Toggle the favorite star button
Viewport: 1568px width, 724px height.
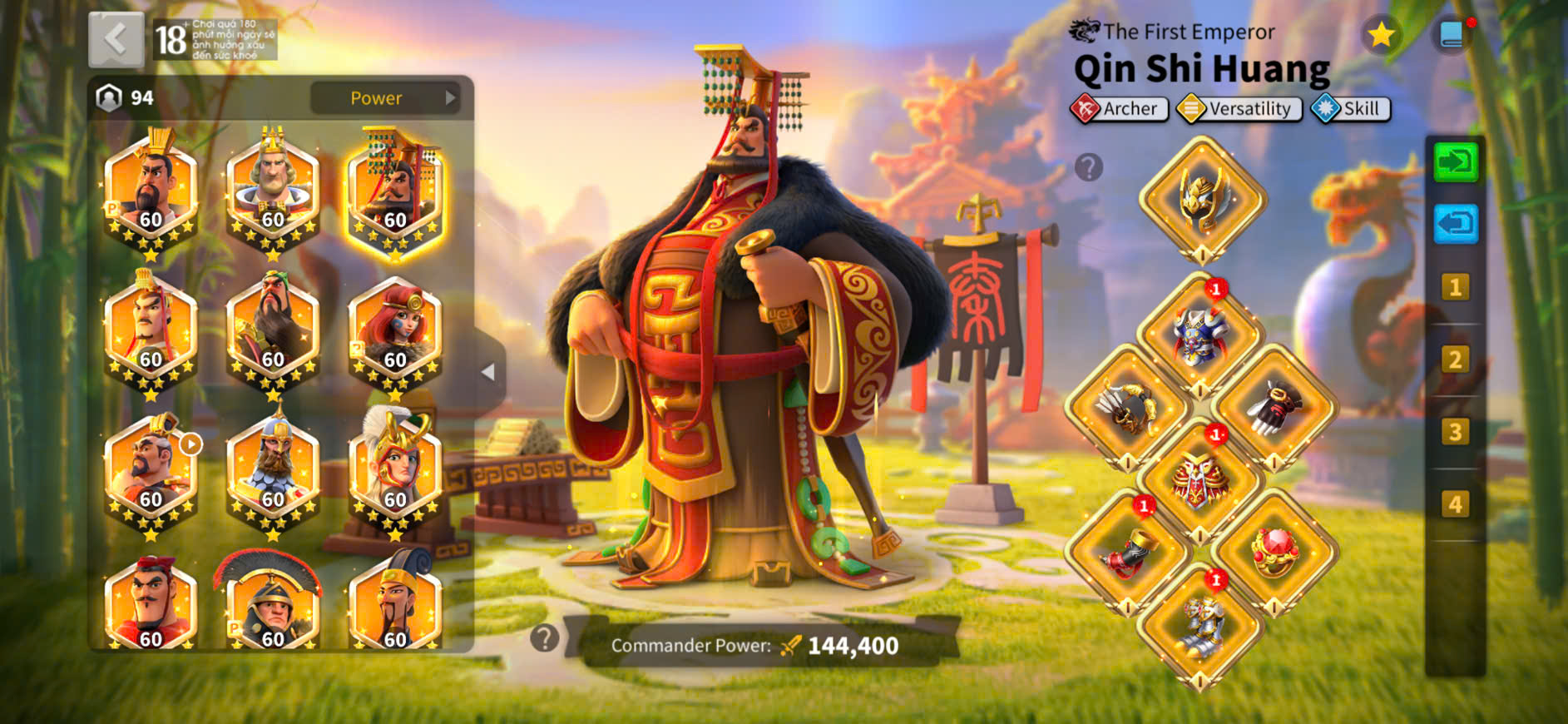click(x=1381, y=35)
